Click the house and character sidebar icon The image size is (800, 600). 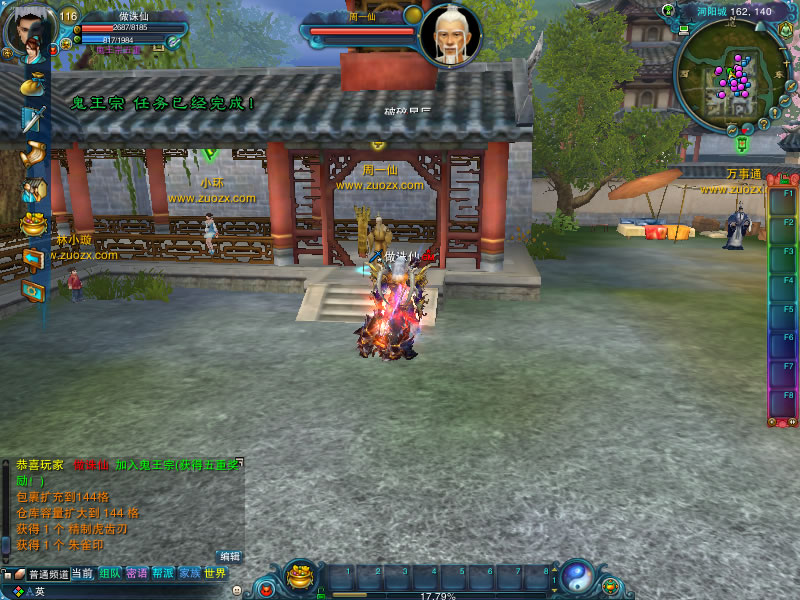point(33,189)
